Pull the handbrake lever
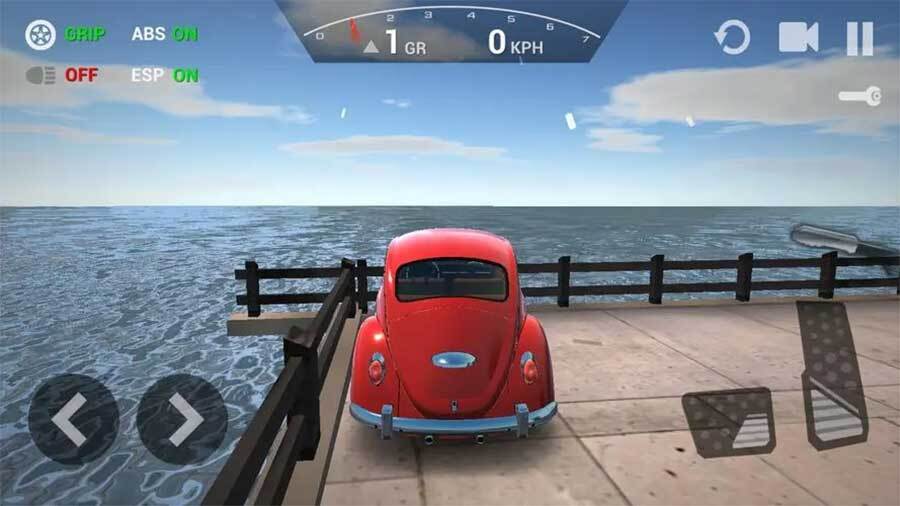The width and height of the screenshot is (900, 506). (838, 242)
